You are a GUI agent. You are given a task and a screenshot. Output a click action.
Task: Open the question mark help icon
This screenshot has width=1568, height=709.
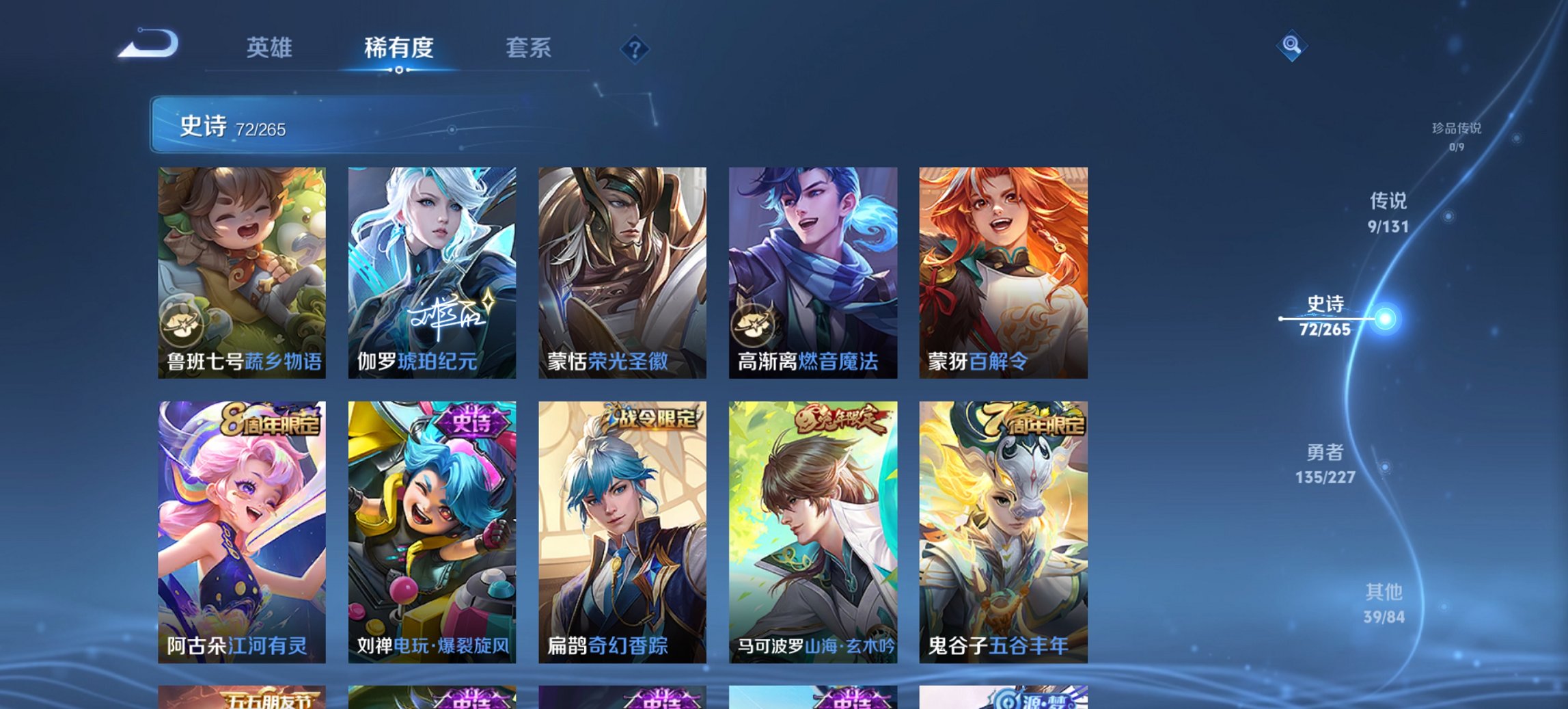click(x=635, y=49)
